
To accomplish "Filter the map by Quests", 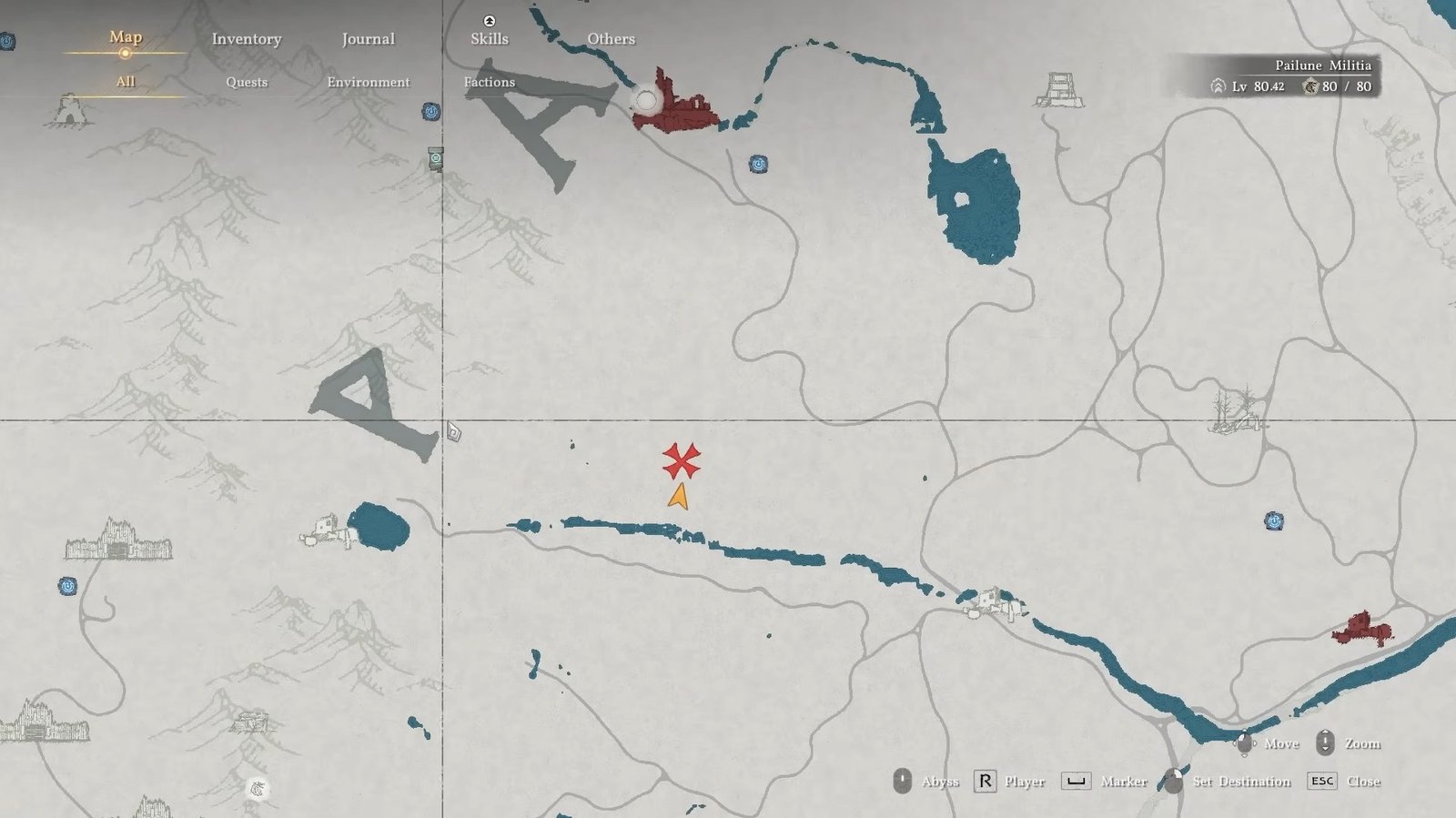I will (x=247, y=82).
